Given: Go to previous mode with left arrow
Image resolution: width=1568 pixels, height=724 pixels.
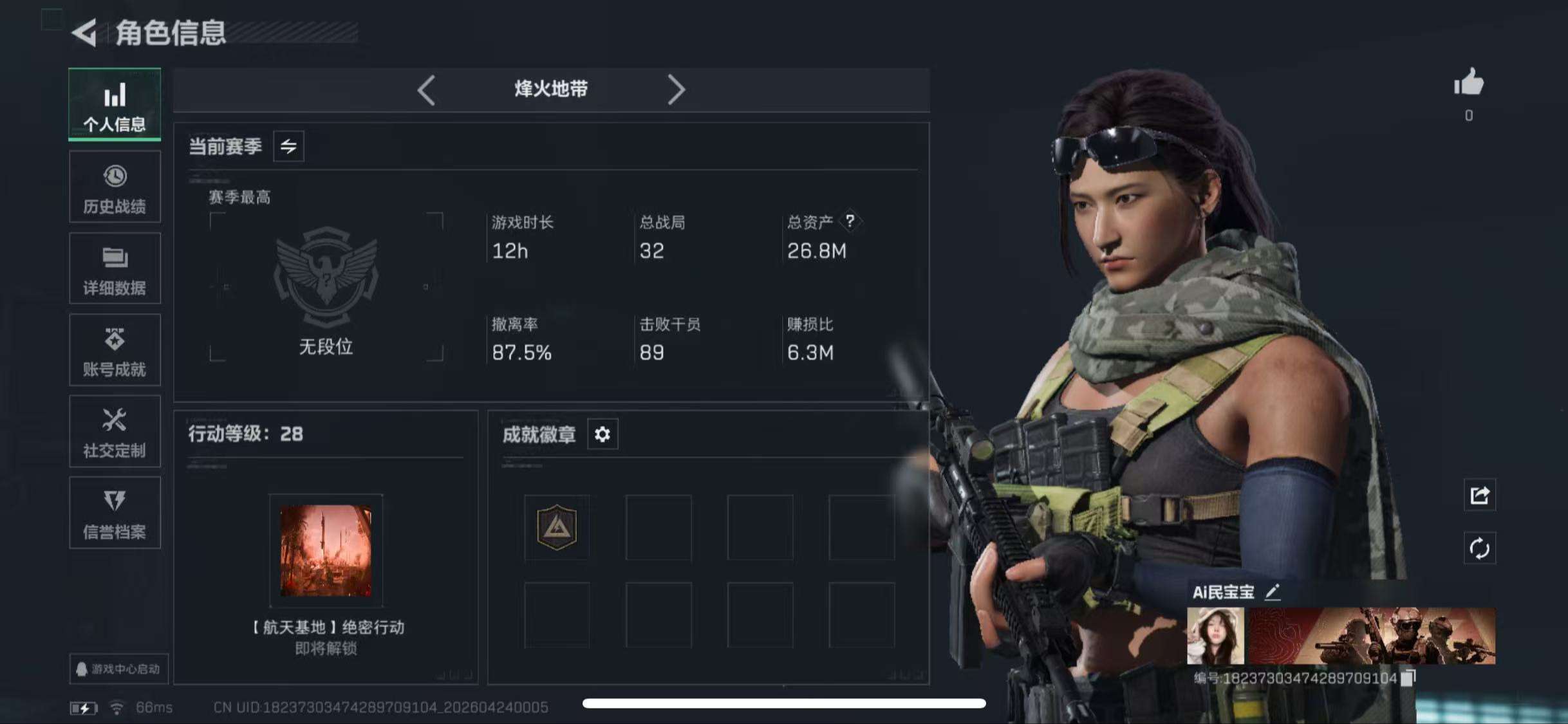Looking at the screenshot, I should tap(425, 89).
